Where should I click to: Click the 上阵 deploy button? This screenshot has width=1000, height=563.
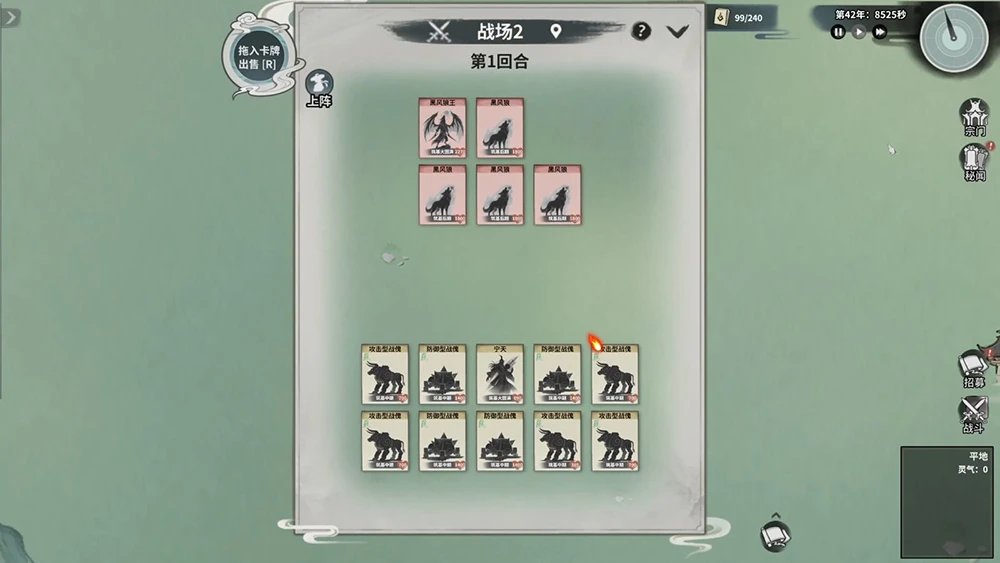pos(319,88)
